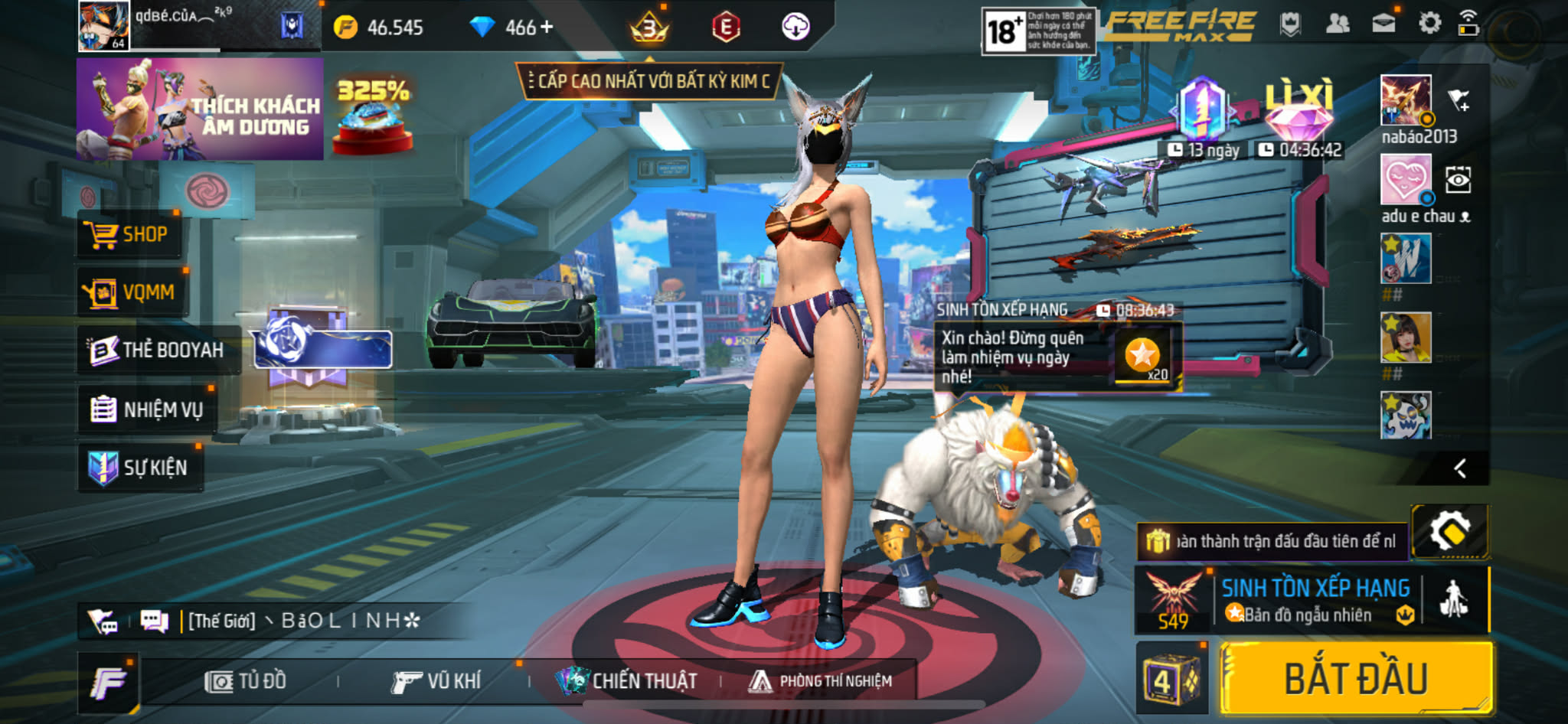Open THẺ BOOYAH pass
Viewport: 1568px width, 724px height.
(157, 351)
